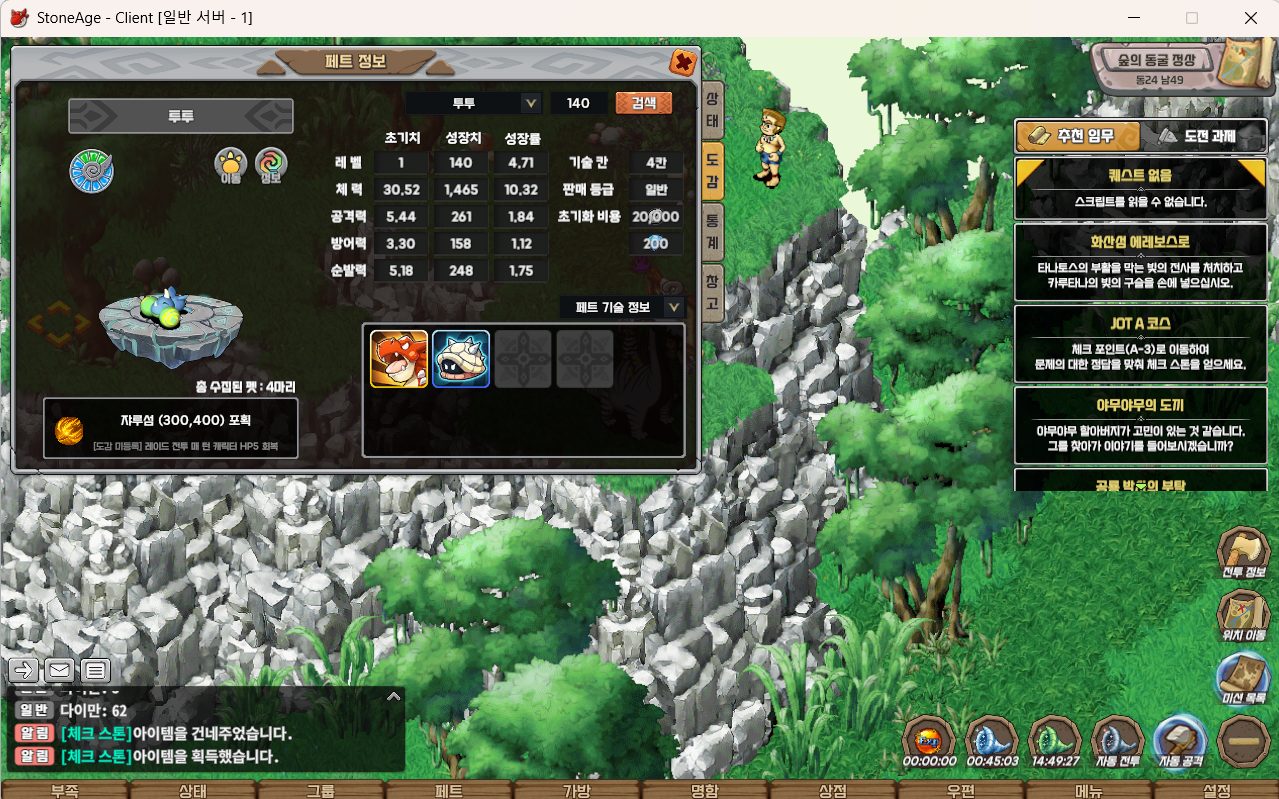Expand the 페트 기술 정보 dropdown
The height and width of the screenshot is (799, 1279).
674,307
